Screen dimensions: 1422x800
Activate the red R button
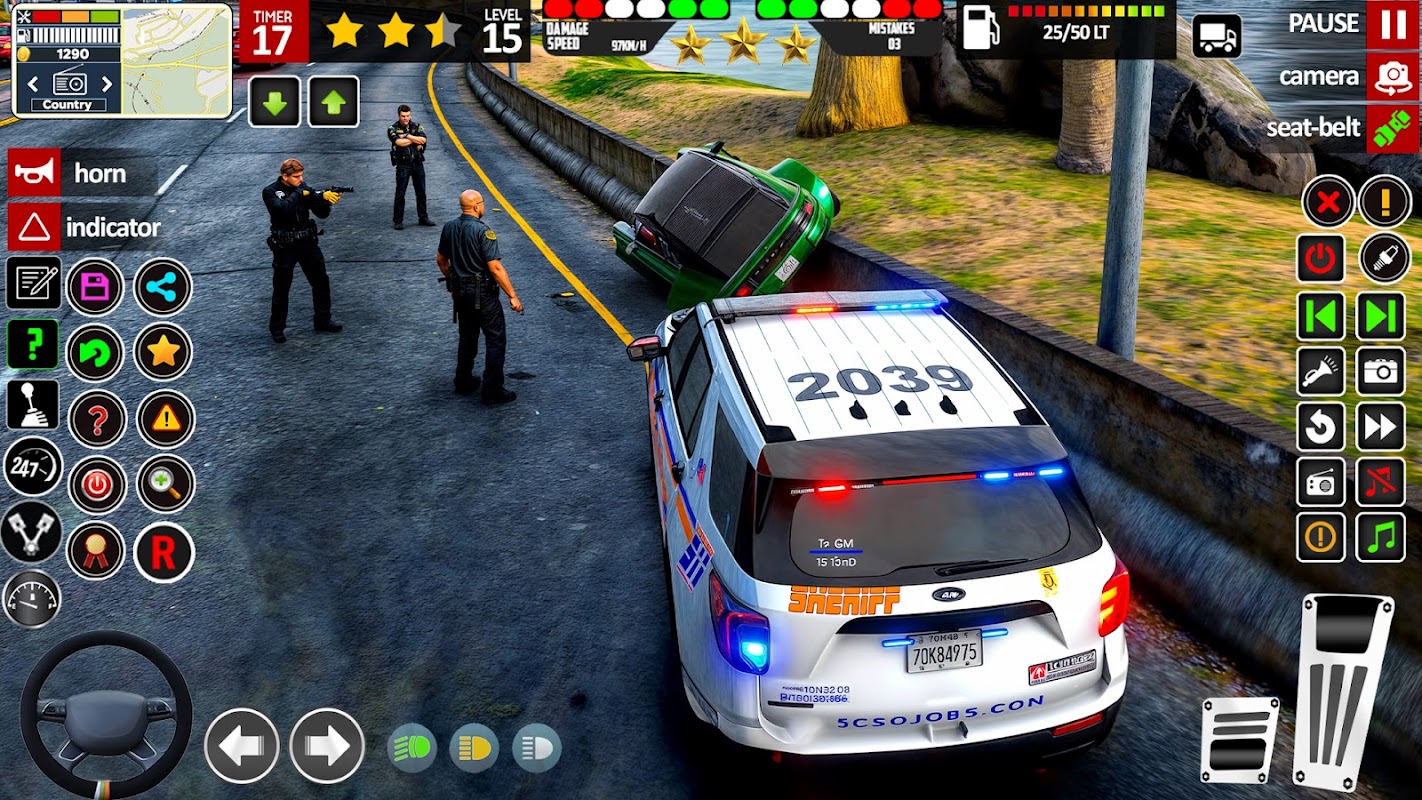(163, 551)
